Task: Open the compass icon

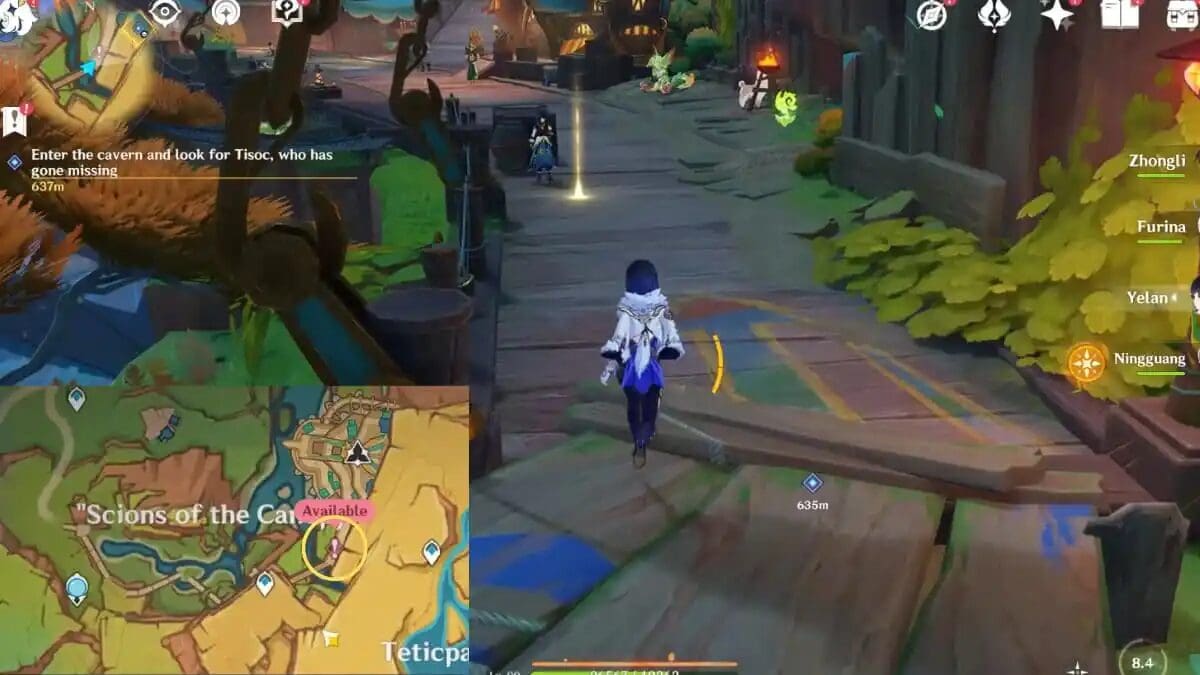Action: [932, 15]
